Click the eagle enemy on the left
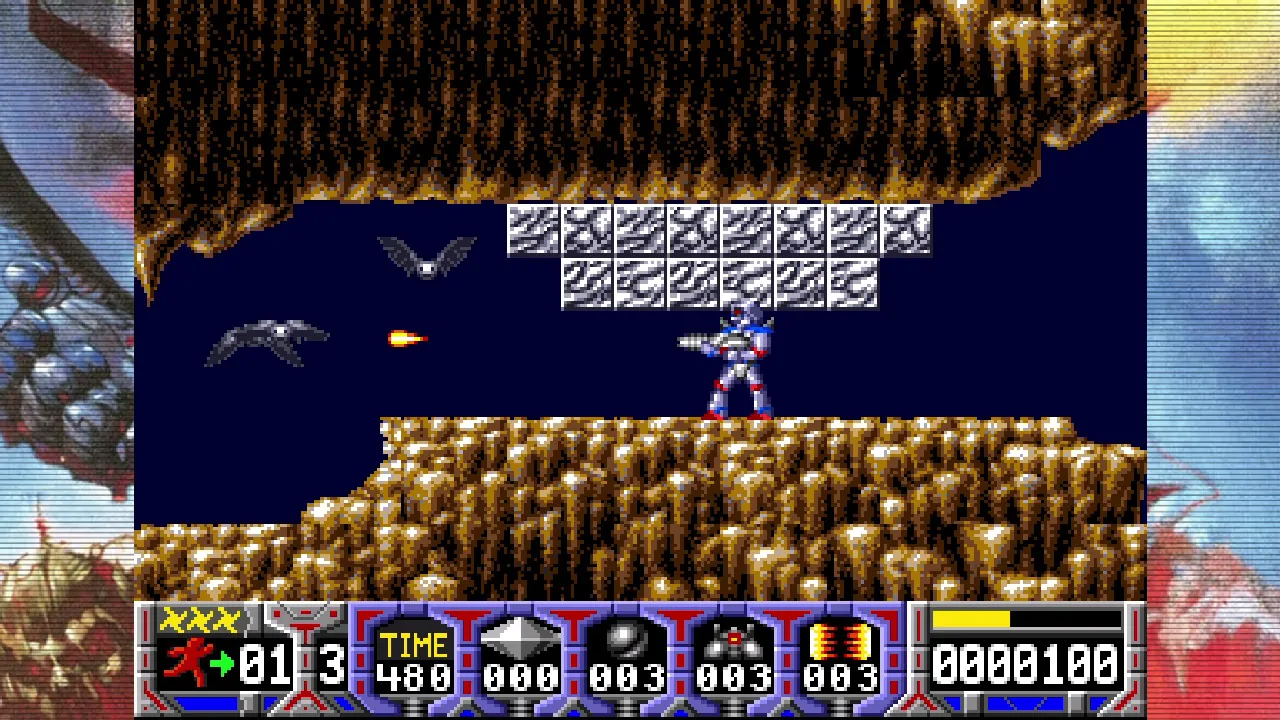Screen dimensions: 1280x720 click(270, 340)
